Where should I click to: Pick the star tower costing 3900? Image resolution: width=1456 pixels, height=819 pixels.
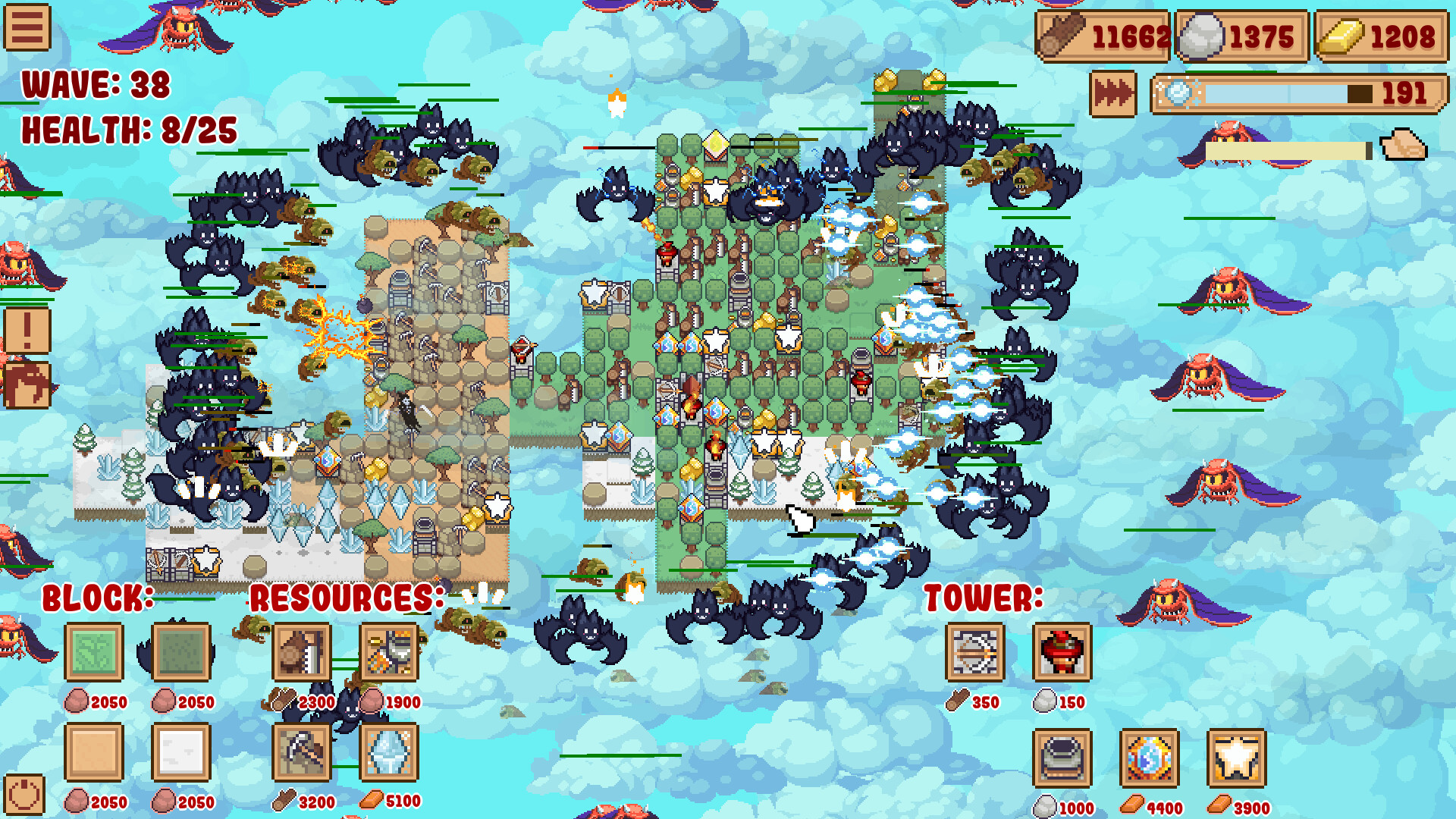pos(1239,761)
